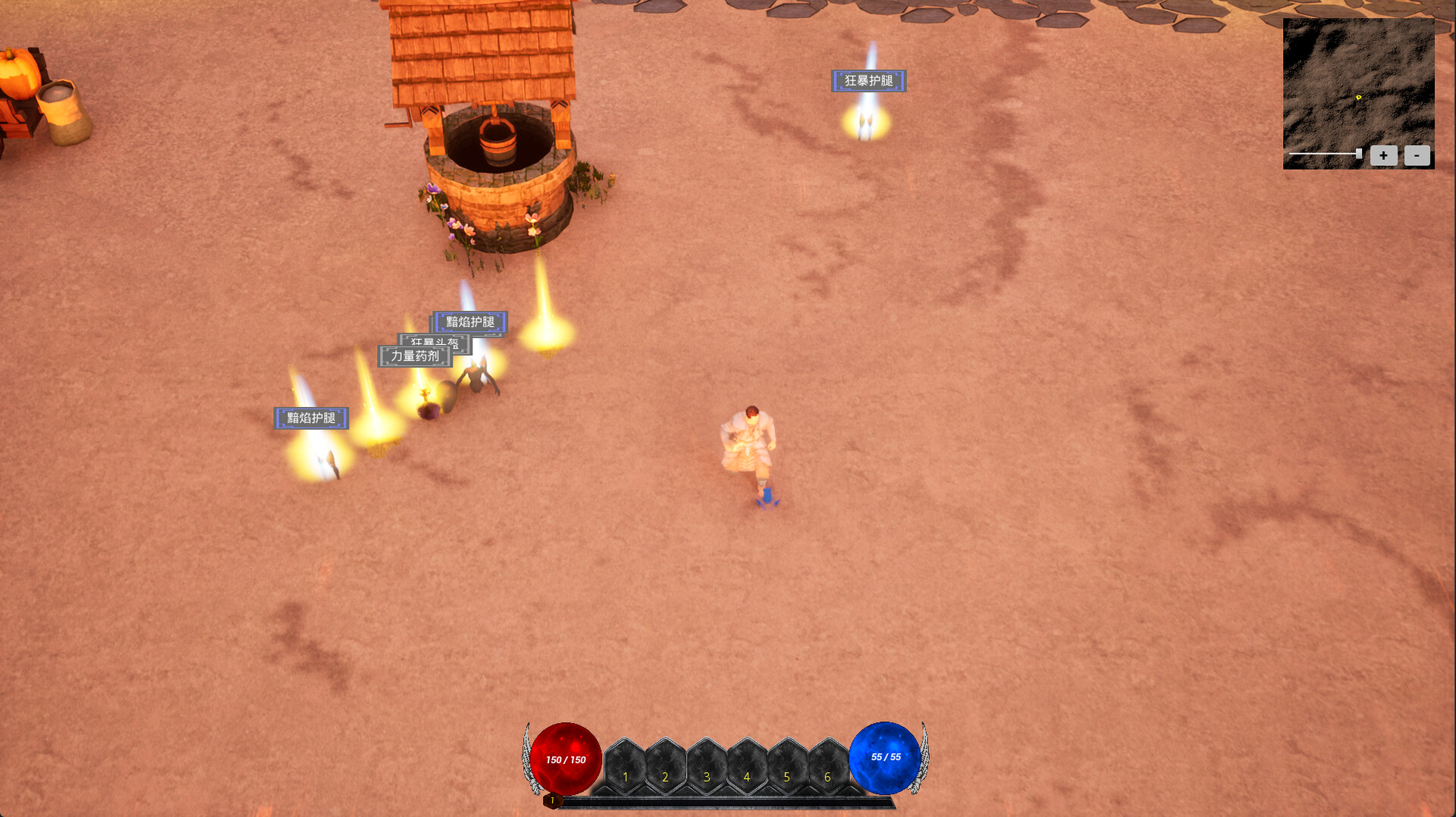Click skill slot 5 on the hotbar

(x=787, y=767)
